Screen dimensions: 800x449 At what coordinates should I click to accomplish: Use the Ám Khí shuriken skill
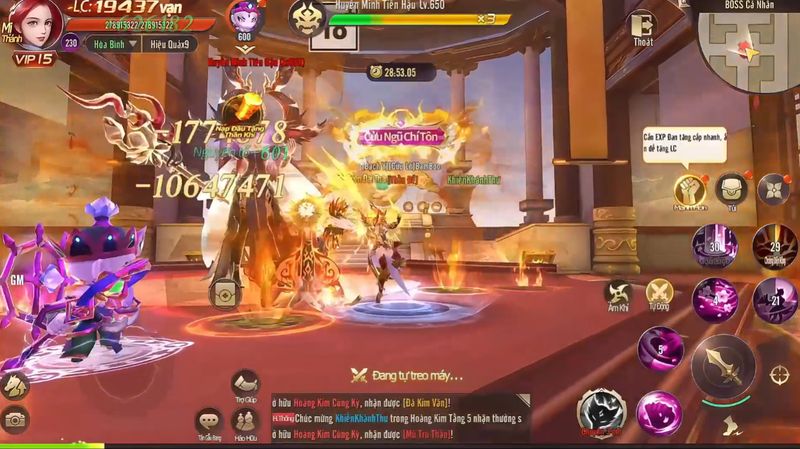[617, 294]
